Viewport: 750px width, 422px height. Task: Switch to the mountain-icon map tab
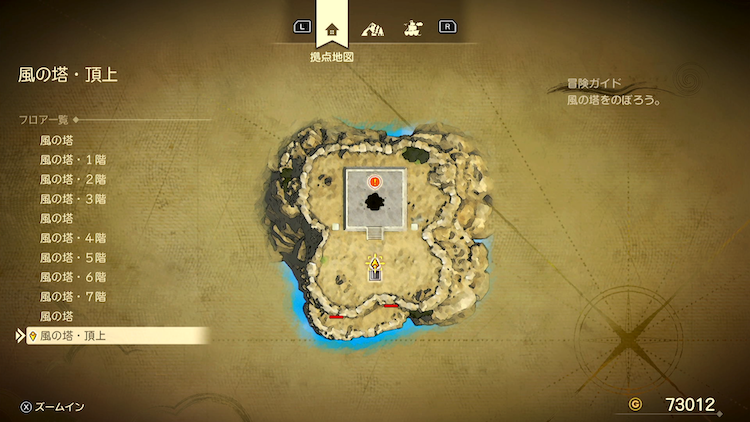tap(374, 29)
